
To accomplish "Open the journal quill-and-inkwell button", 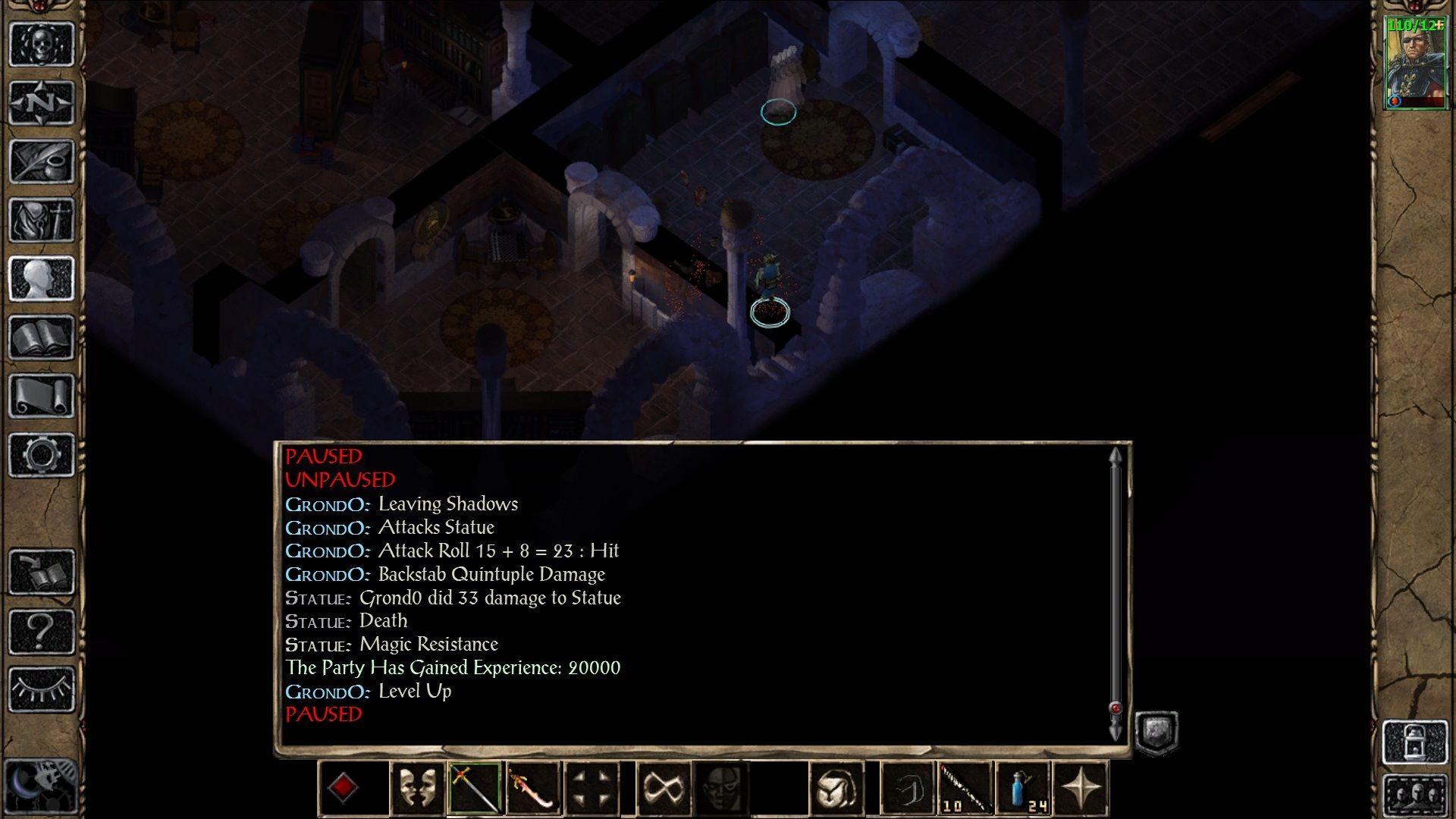I will (42, 162).
